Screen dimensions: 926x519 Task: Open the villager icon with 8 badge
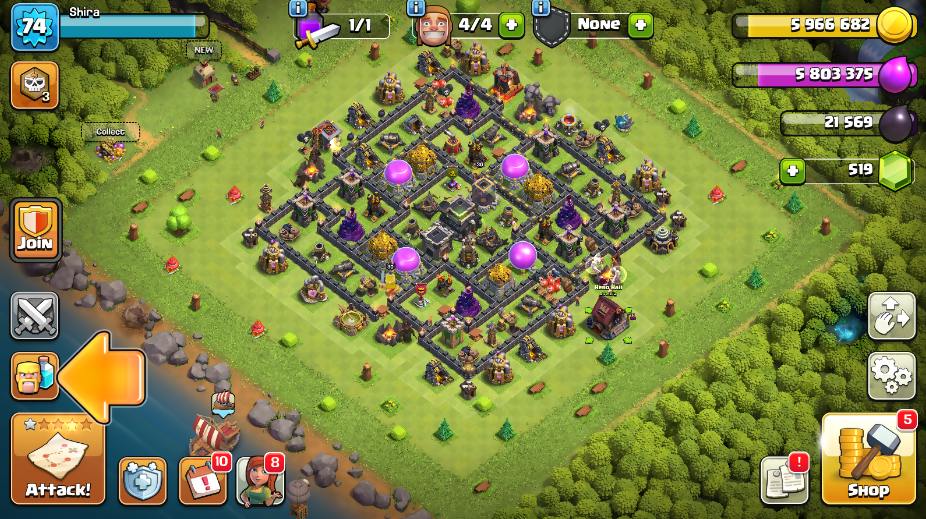coord(260,481)
